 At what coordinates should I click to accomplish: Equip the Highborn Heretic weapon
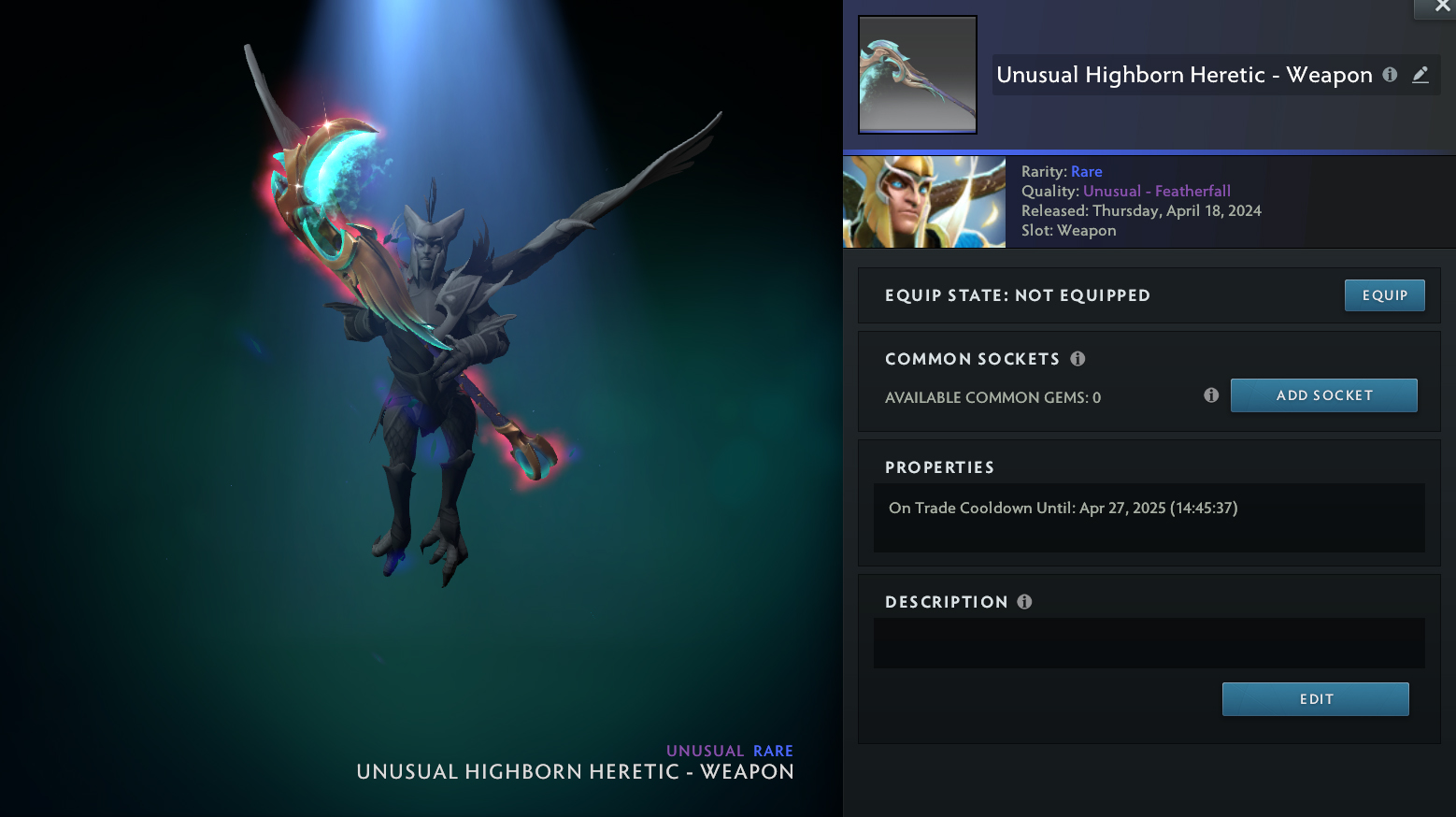click(1384, 295)
